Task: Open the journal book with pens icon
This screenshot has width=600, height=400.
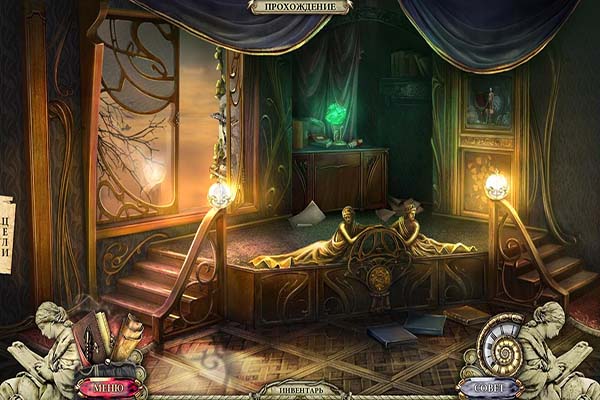Action: 99,339
